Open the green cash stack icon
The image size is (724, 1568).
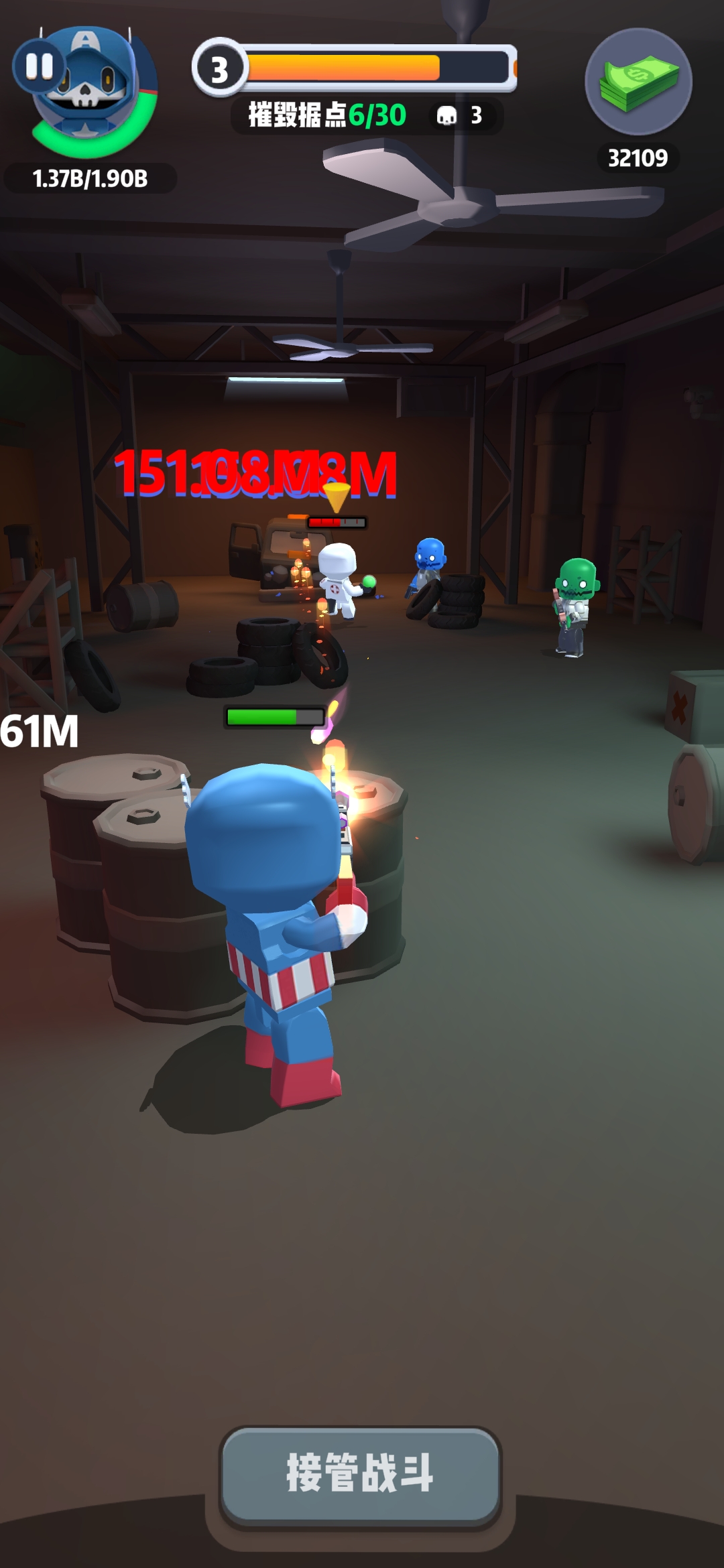[x=638, y=82]
